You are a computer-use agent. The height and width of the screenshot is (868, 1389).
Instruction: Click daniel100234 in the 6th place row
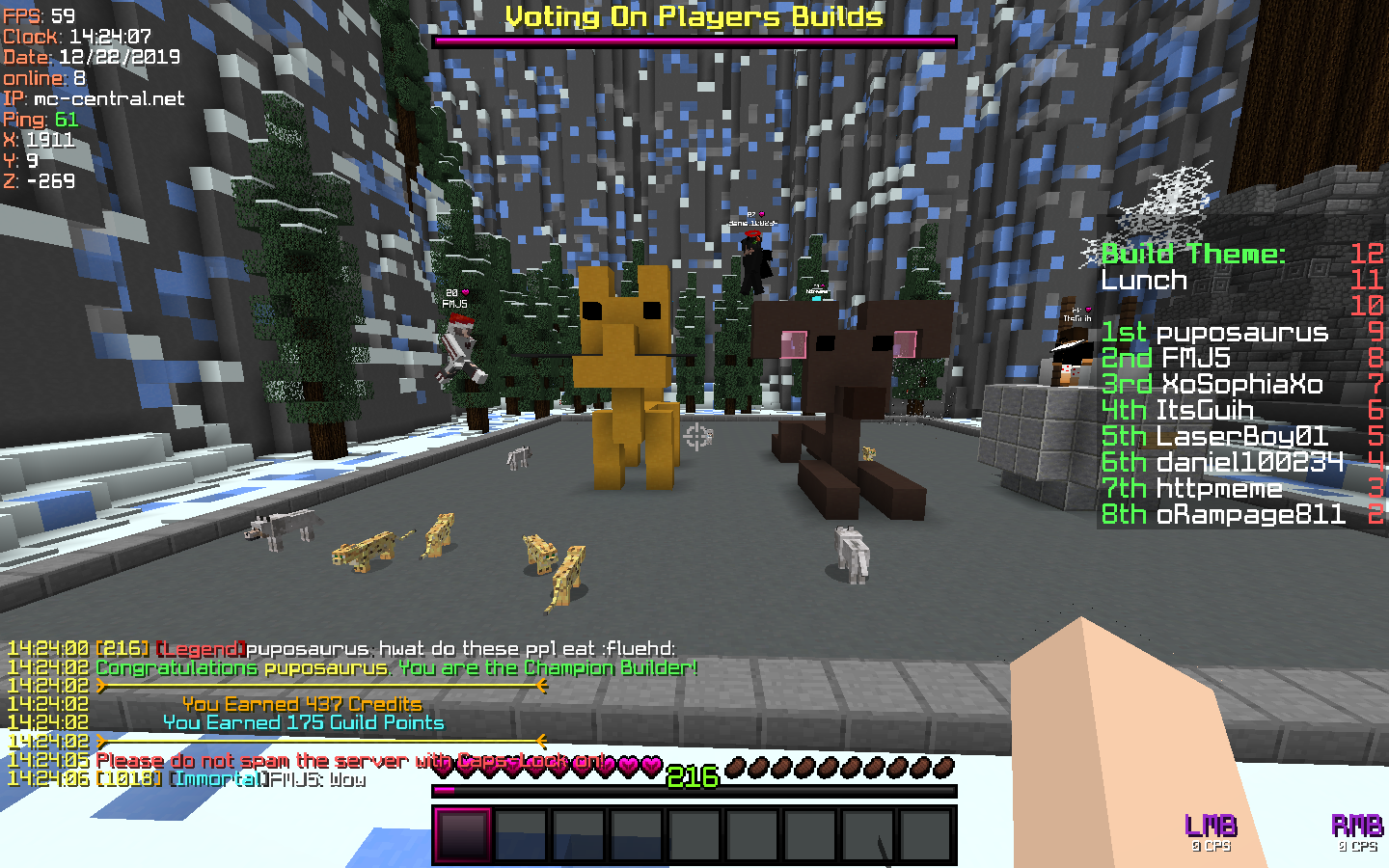pyautogui.click(x=1249, y=463)
